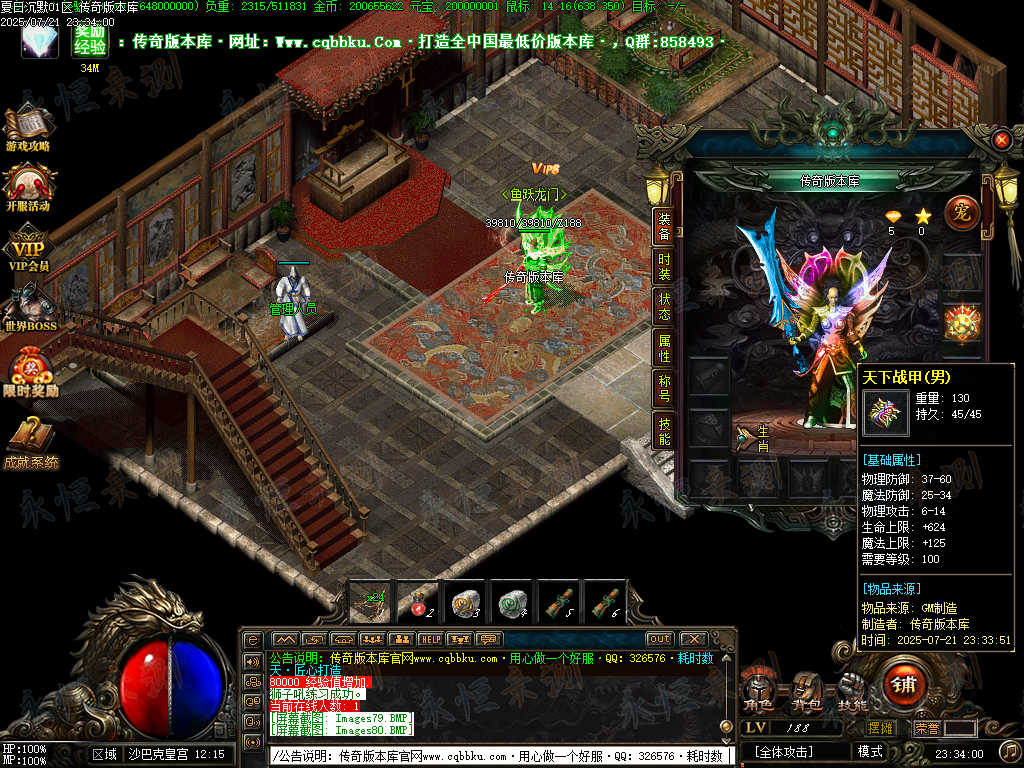This screenshot has height=768, width=1024.
Task: Open the 状态 status tab
Action: (664, 307)
